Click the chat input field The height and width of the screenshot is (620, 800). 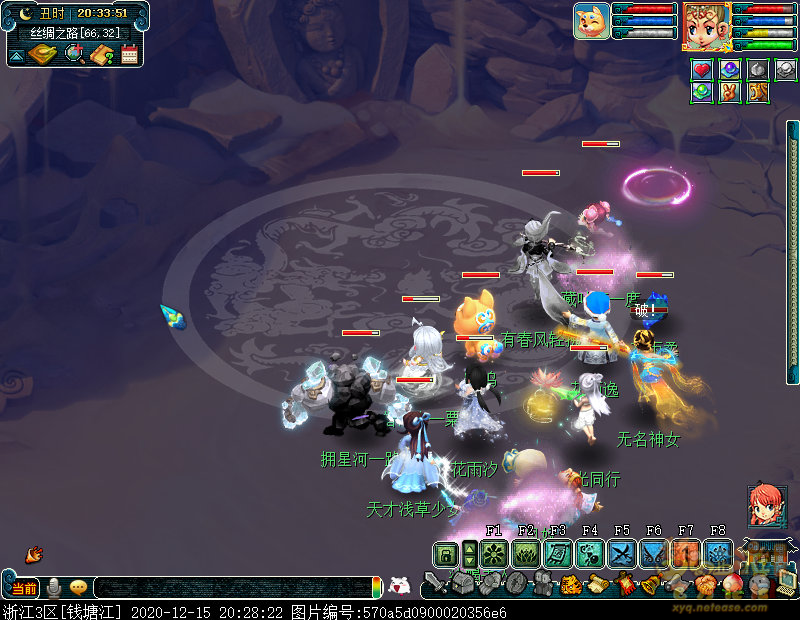click(232, 588)
